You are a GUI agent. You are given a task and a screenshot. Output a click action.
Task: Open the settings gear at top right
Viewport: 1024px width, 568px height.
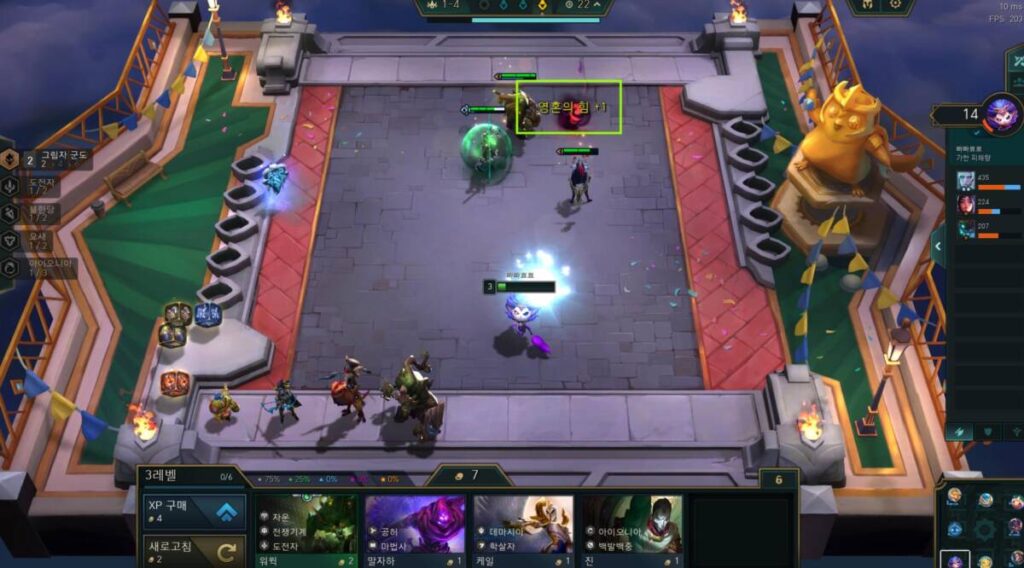pyautogui.click(x=895, y=5)
